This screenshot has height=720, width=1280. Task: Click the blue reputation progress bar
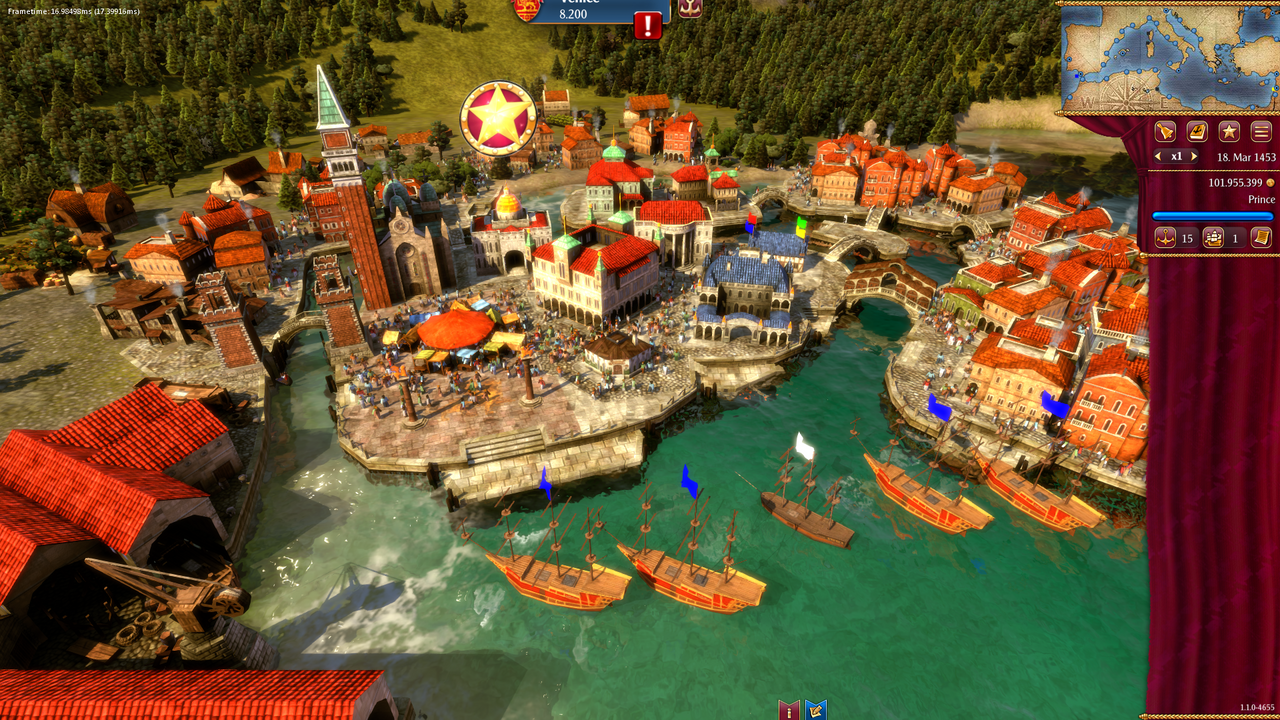(x=1213, y=216)
